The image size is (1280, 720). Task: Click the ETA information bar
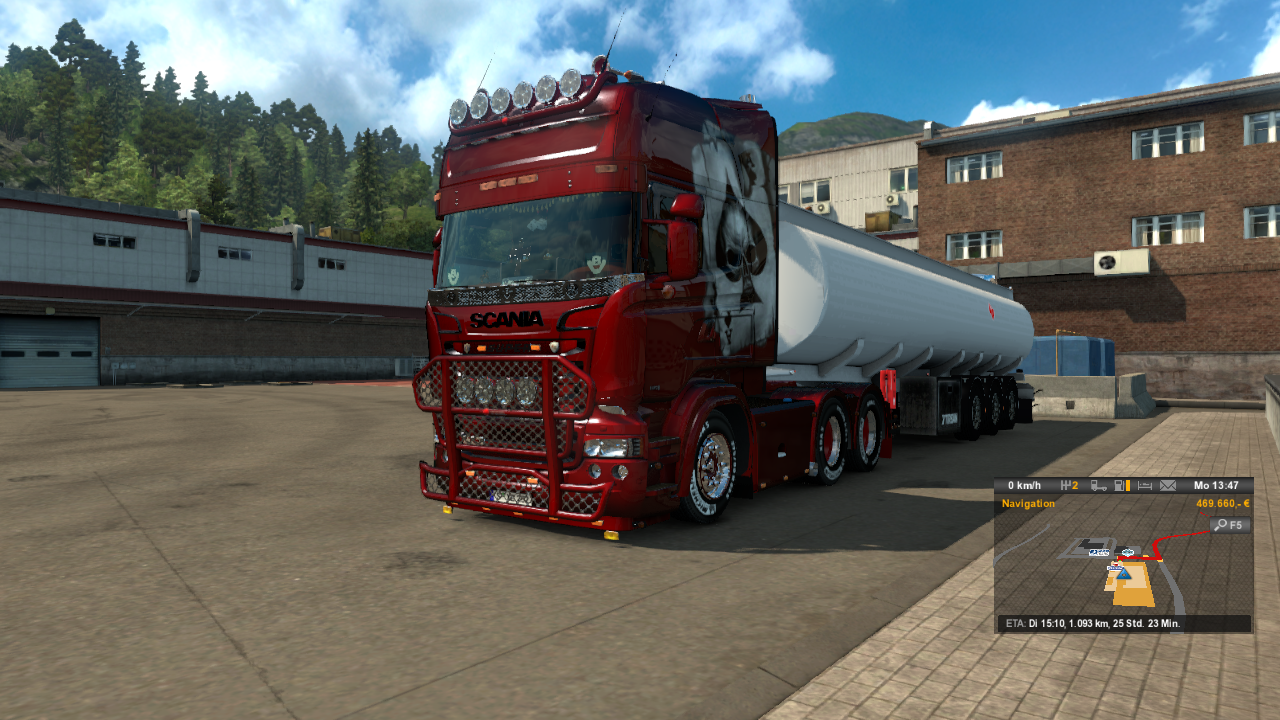click(1115, 622)
